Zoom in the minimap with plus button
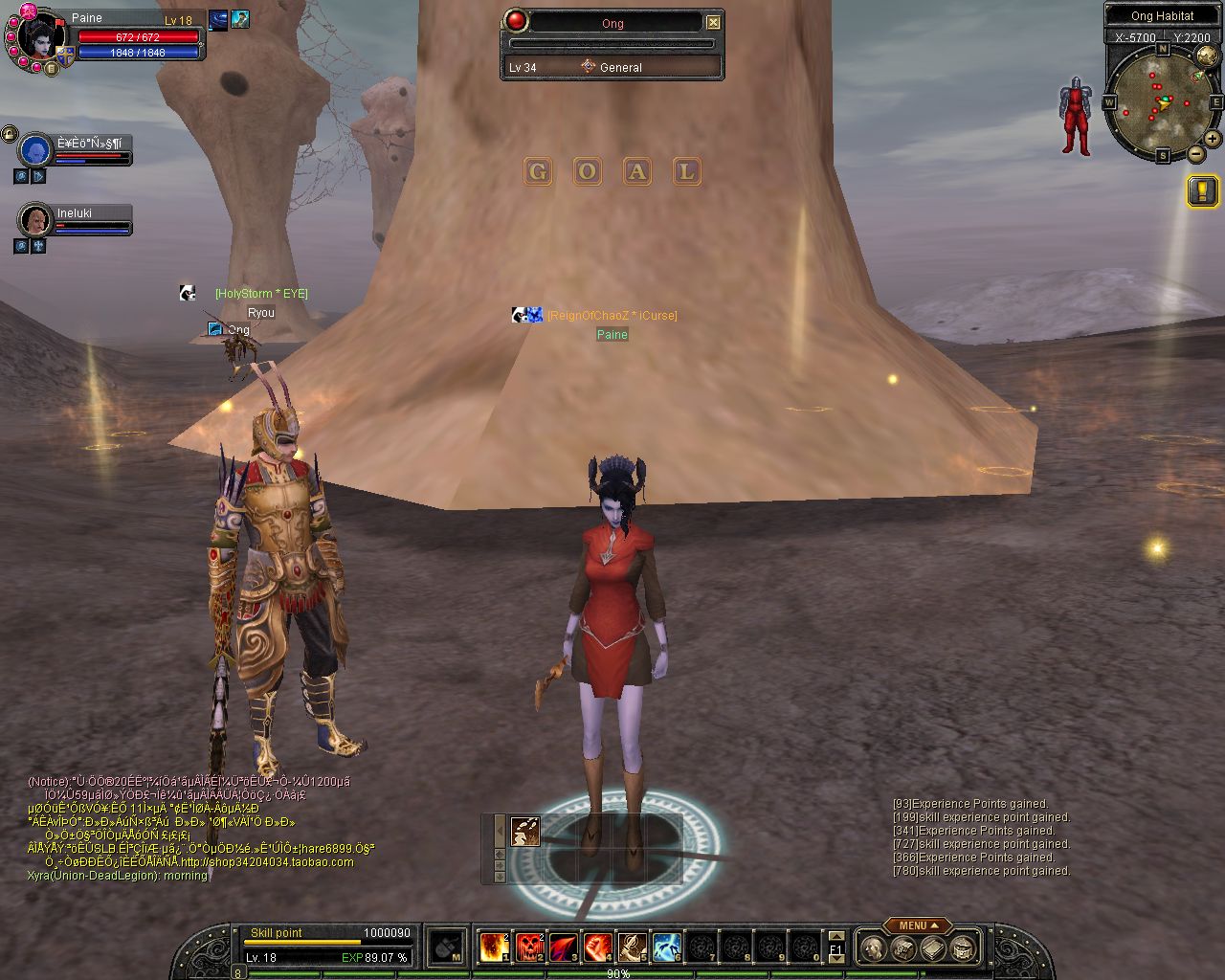Screen dimensions: 1225x980 point(1212,139)
